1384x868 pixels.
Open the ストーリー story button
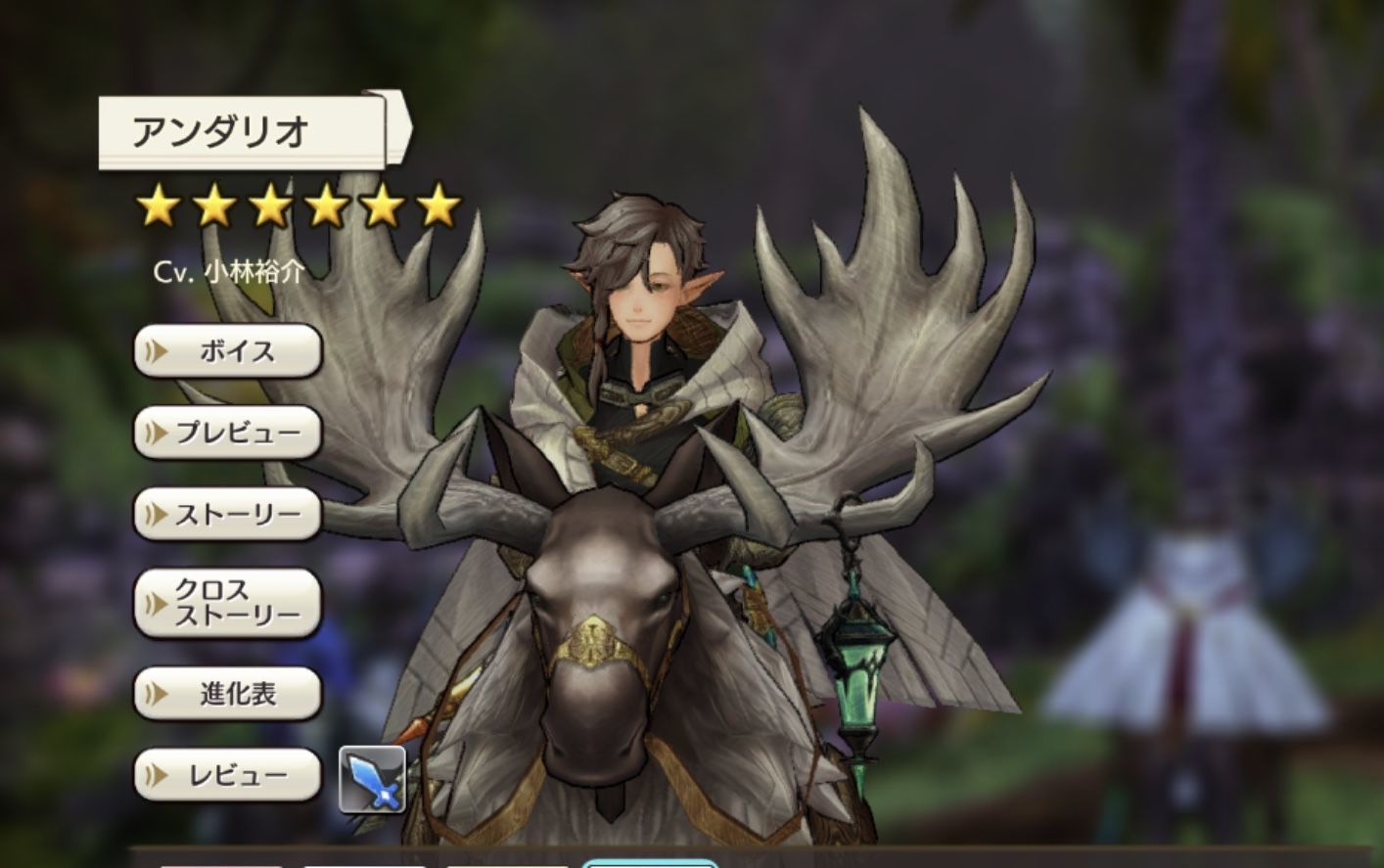(228, 515)
